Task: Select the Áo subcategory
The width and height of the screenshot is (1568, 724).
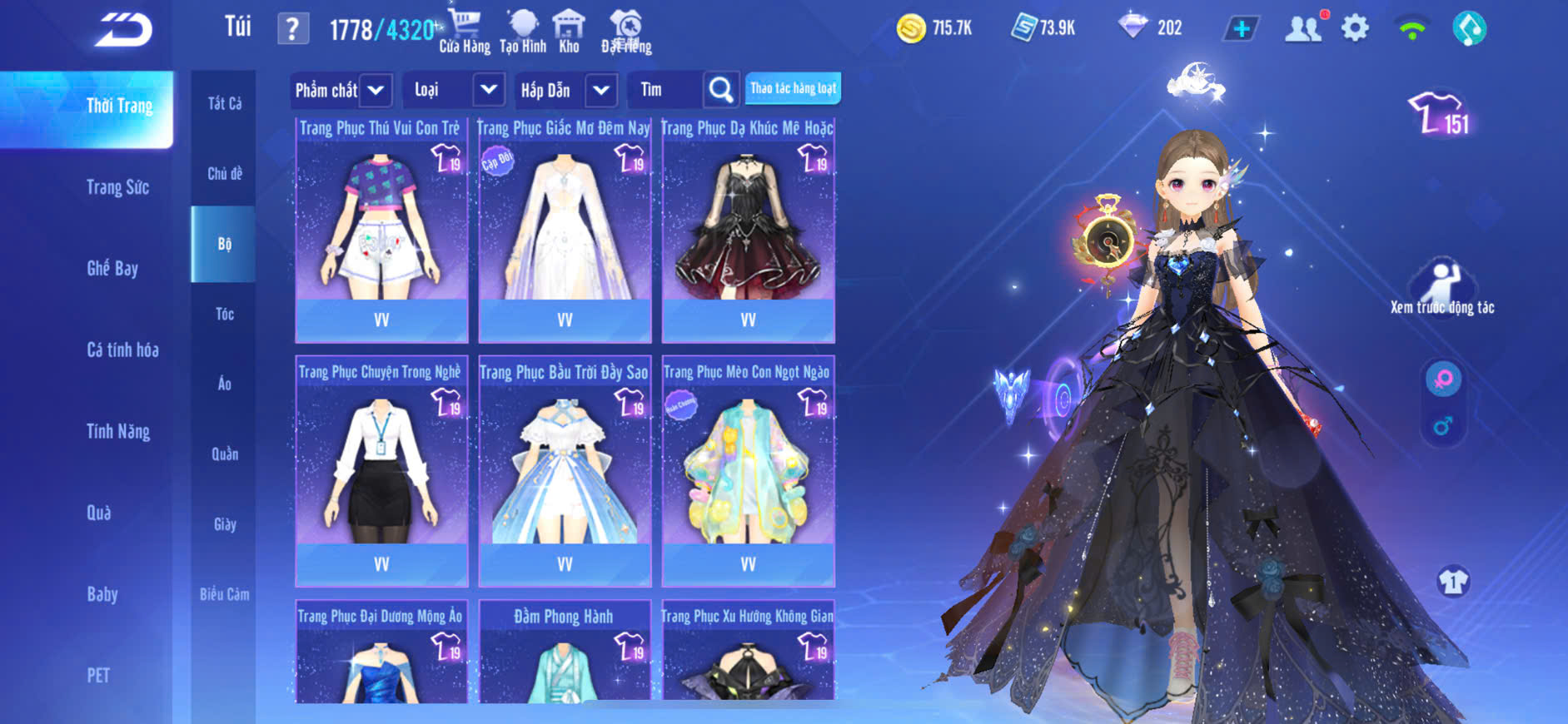Action: coord(224,384)
